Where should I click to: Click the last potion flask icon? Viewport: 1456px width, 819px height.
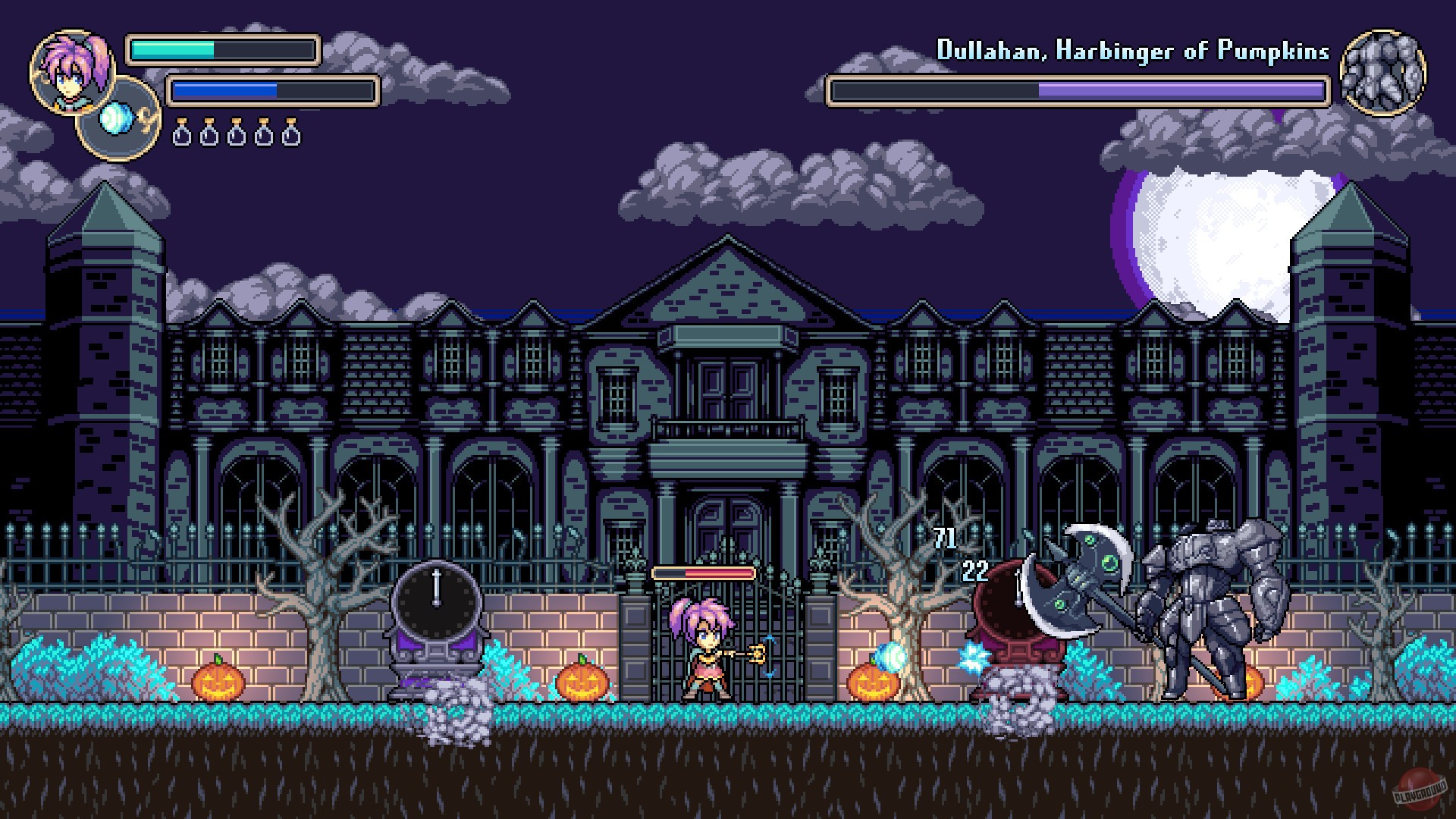coord(291,134)
